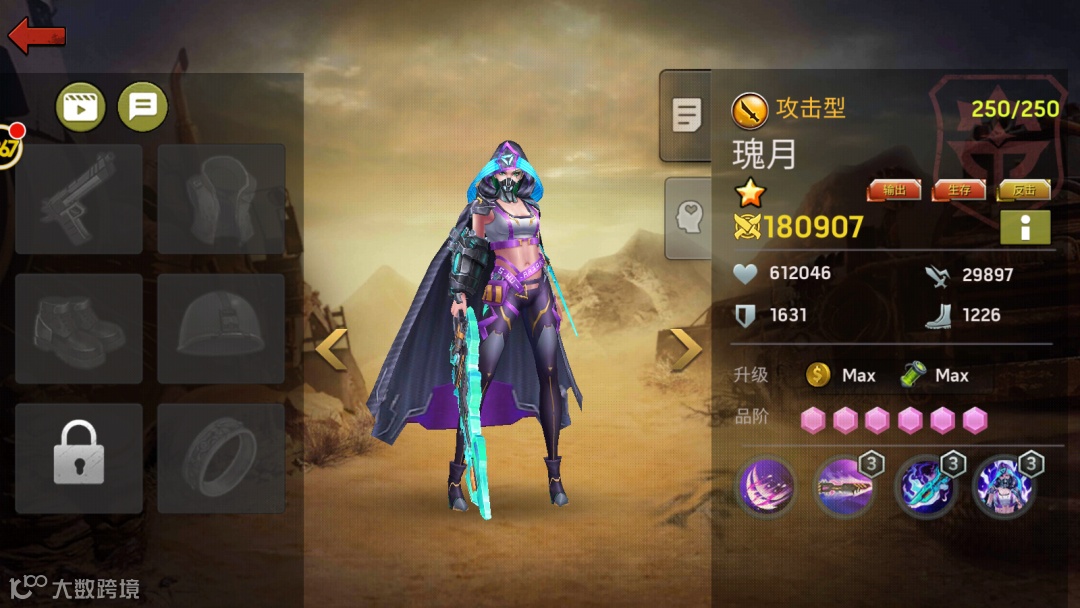
Task: Go back with the red arrow
Action: point(37,36)
